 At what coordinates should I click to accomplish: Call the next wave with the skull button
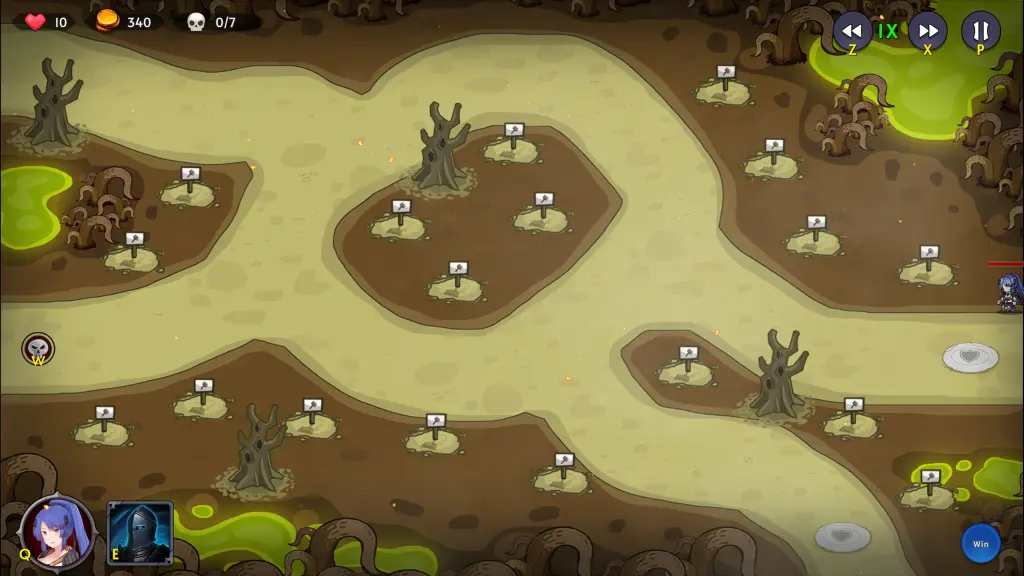tap(38, 348)
